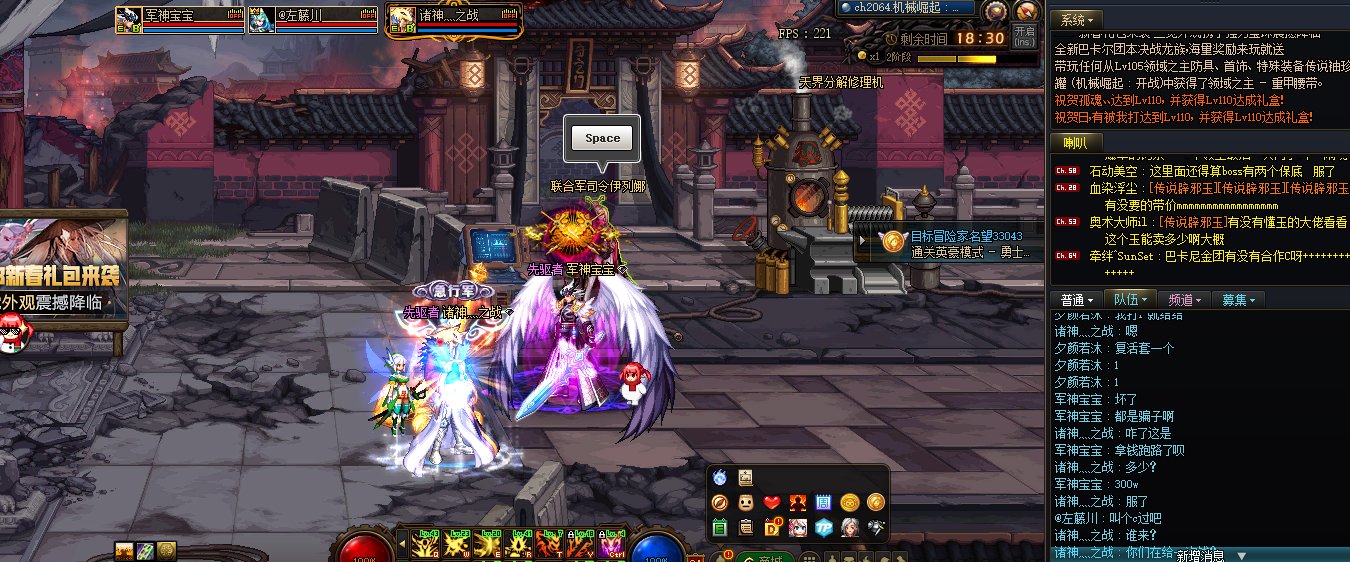Click the 开启 (Ins.) button

click(x=1024, y=36)
